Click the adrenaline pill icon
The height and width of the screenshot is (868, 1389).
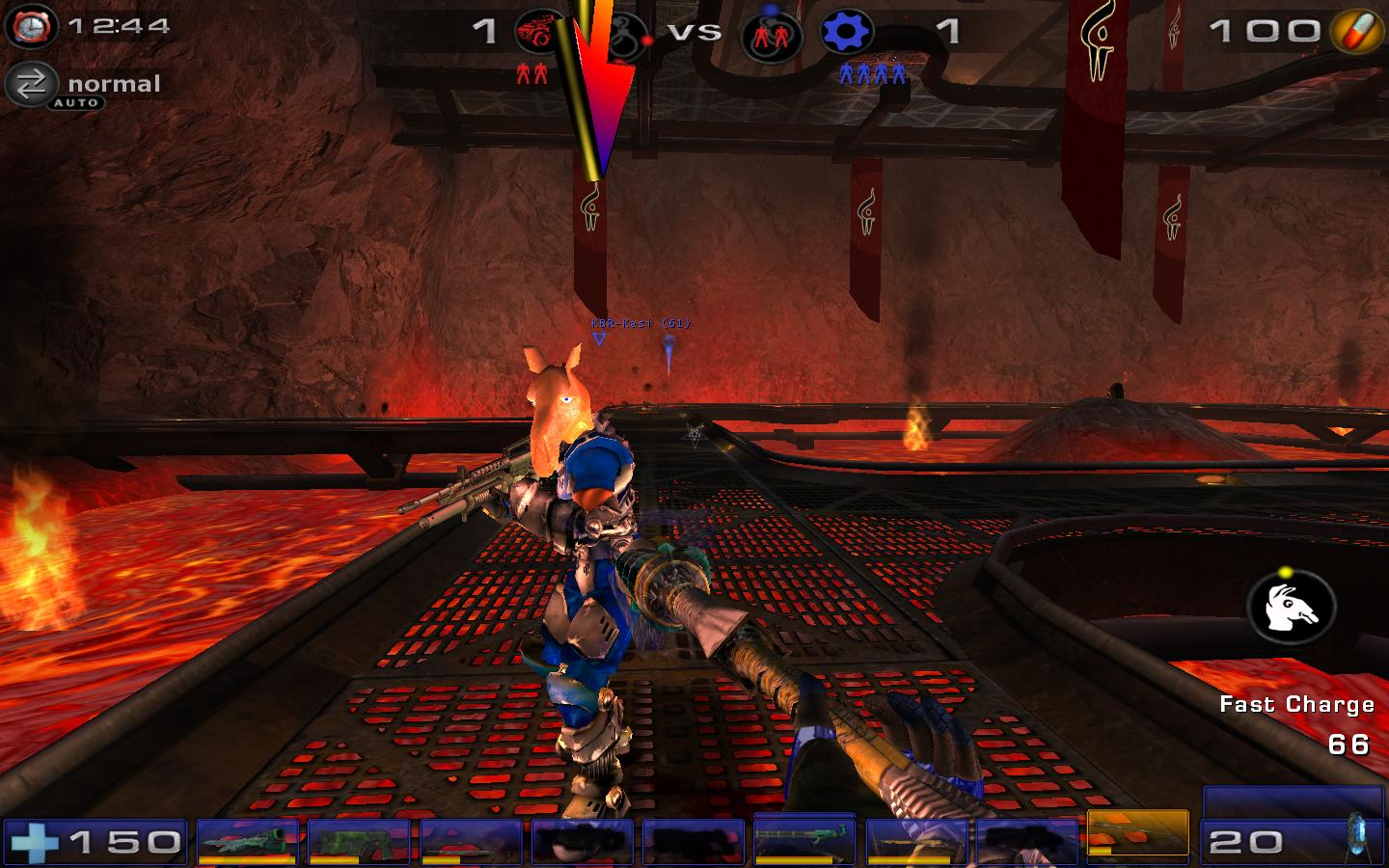point(1356,32)
